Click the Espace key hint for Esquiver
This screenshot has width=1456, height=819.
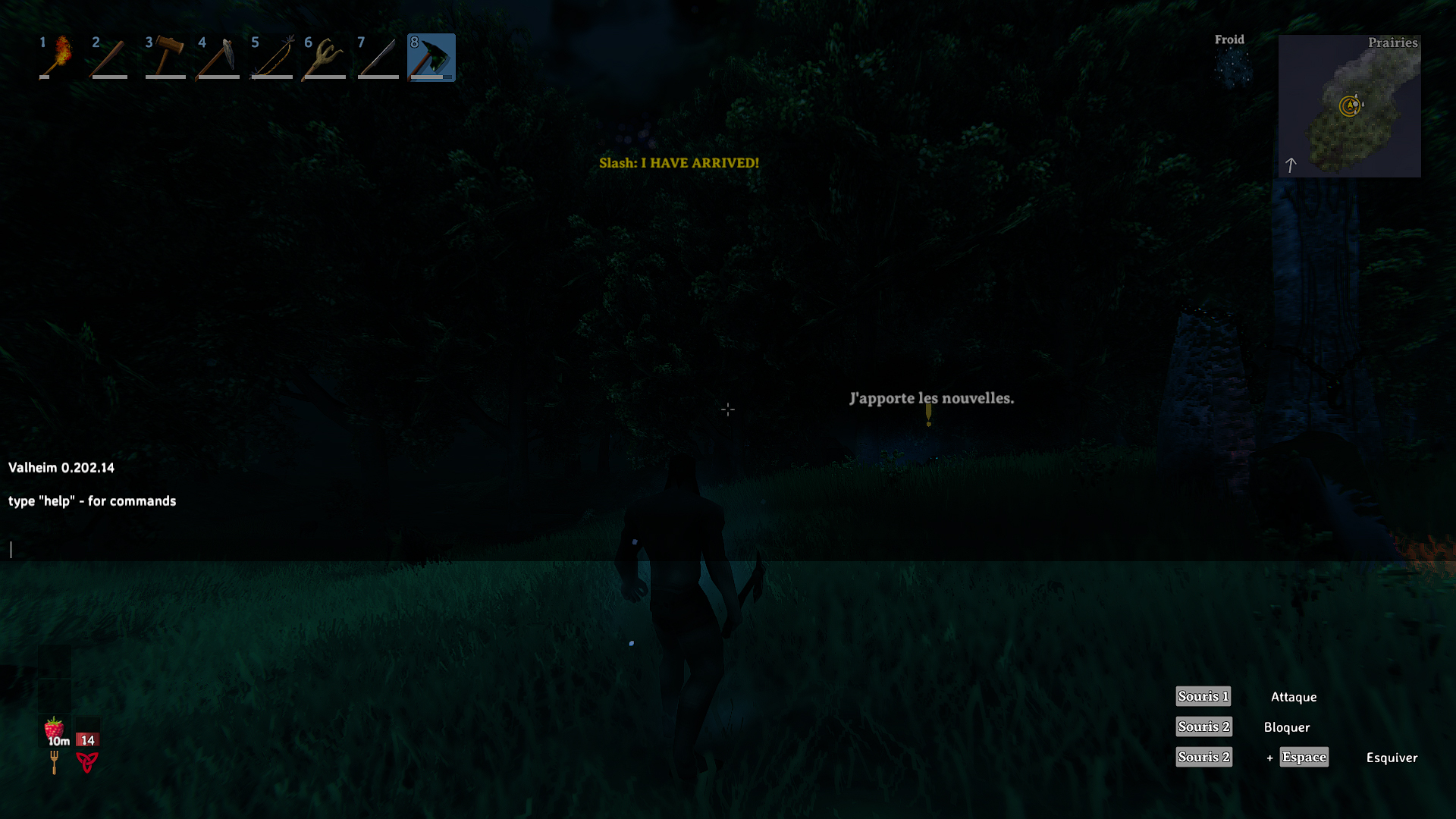[1304, 757]
